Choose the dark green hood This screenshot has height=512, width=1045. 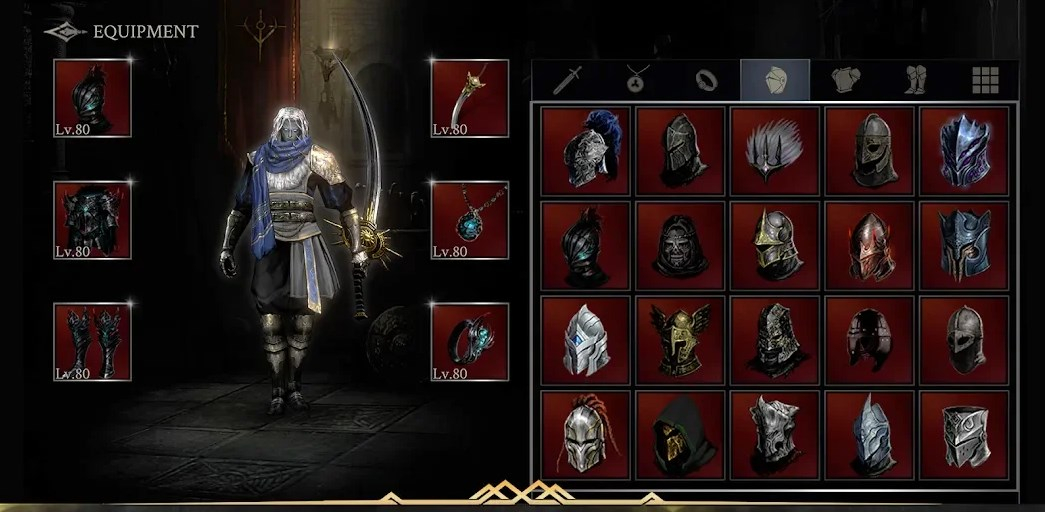click(x=680, y=434)
